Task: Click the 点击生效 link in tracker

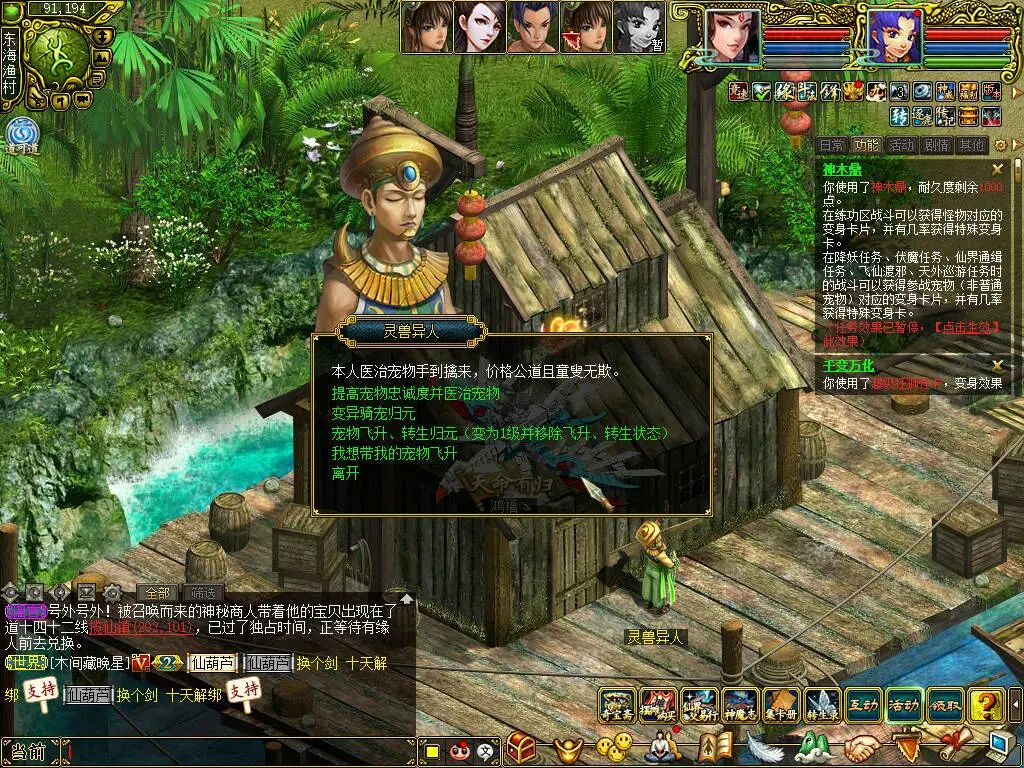Action: point(965,327)
